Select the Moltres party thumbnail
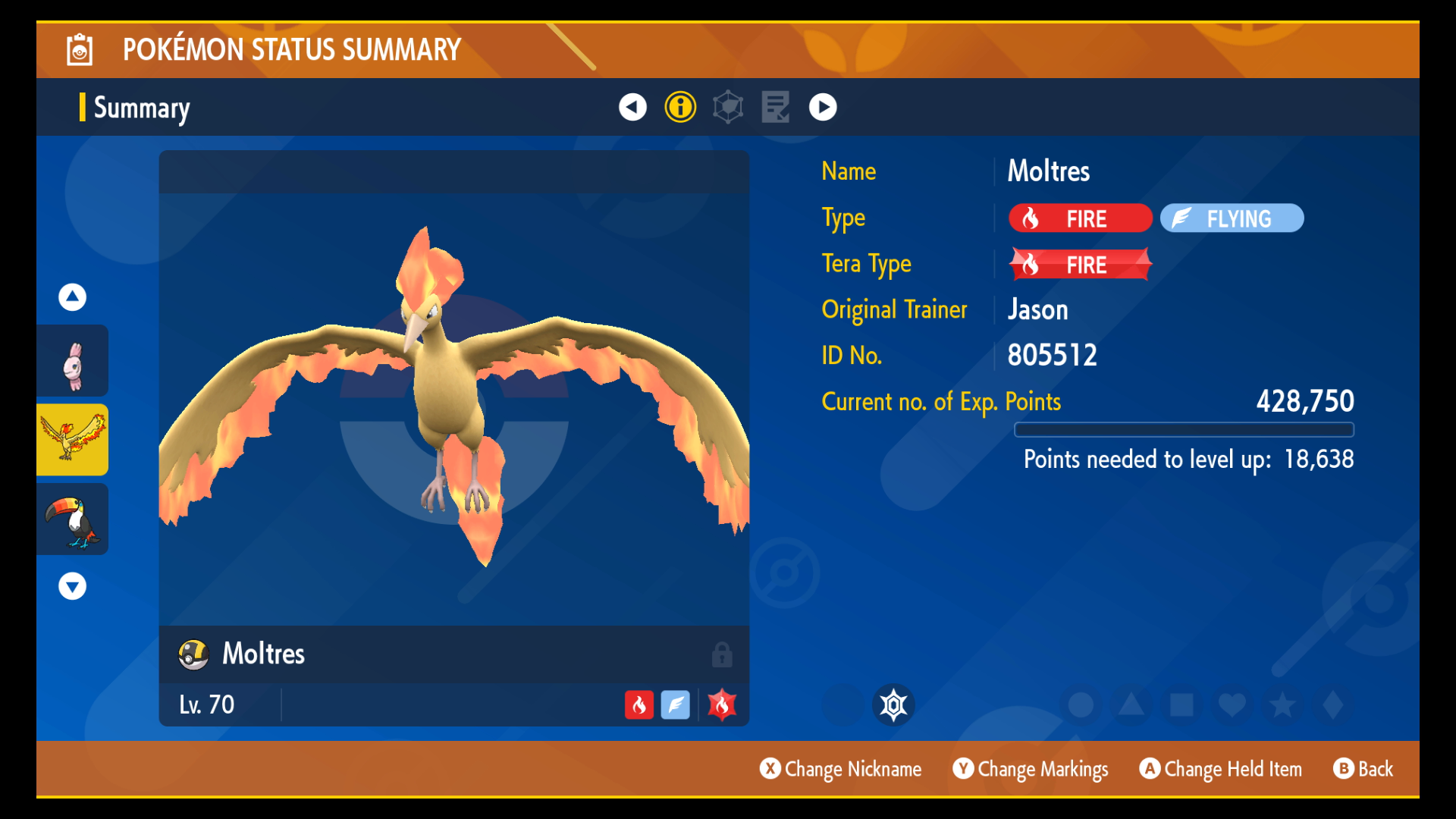1456x819 pixels. 73,441
